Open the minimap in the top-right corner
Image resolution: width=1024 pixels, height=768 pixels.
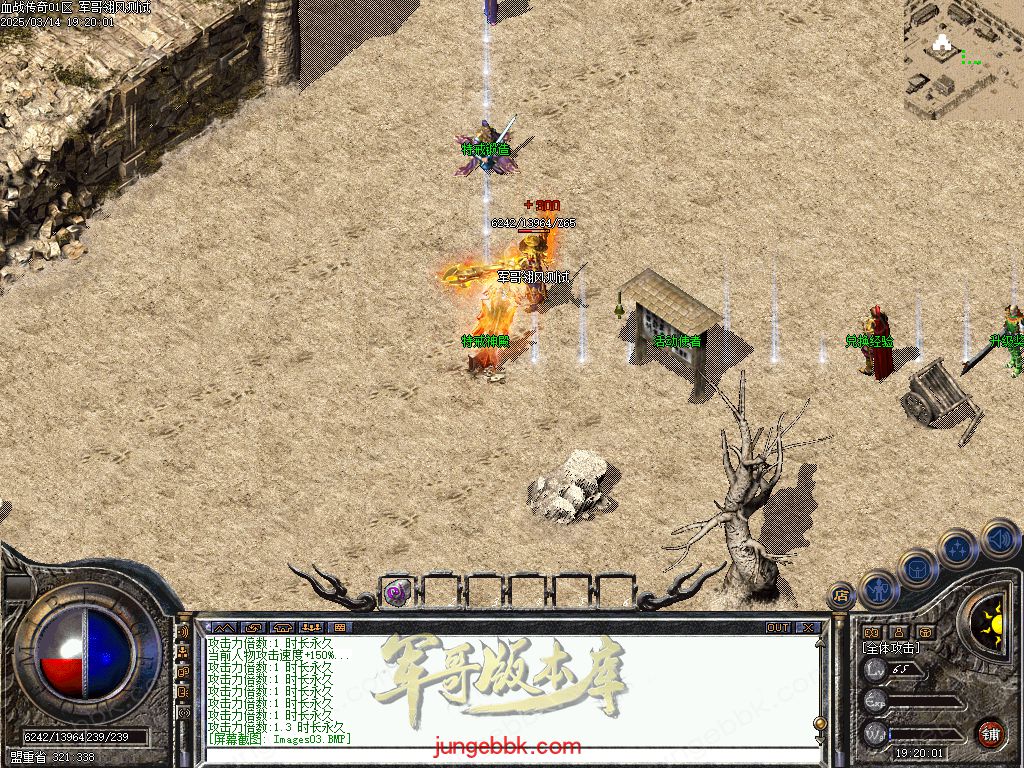(x=963, y=58)
